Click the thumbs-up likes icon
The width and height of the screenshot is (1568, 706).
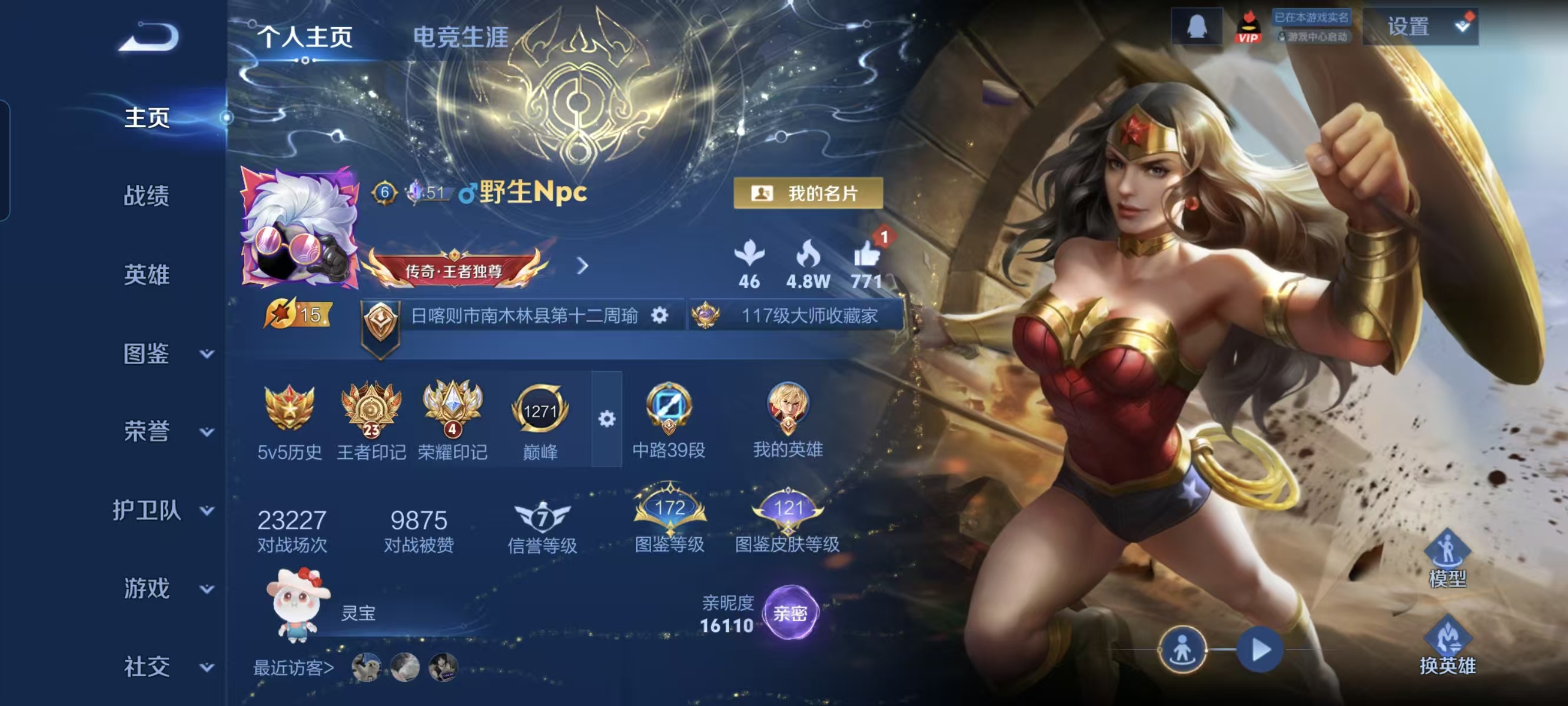pos(866,254)
